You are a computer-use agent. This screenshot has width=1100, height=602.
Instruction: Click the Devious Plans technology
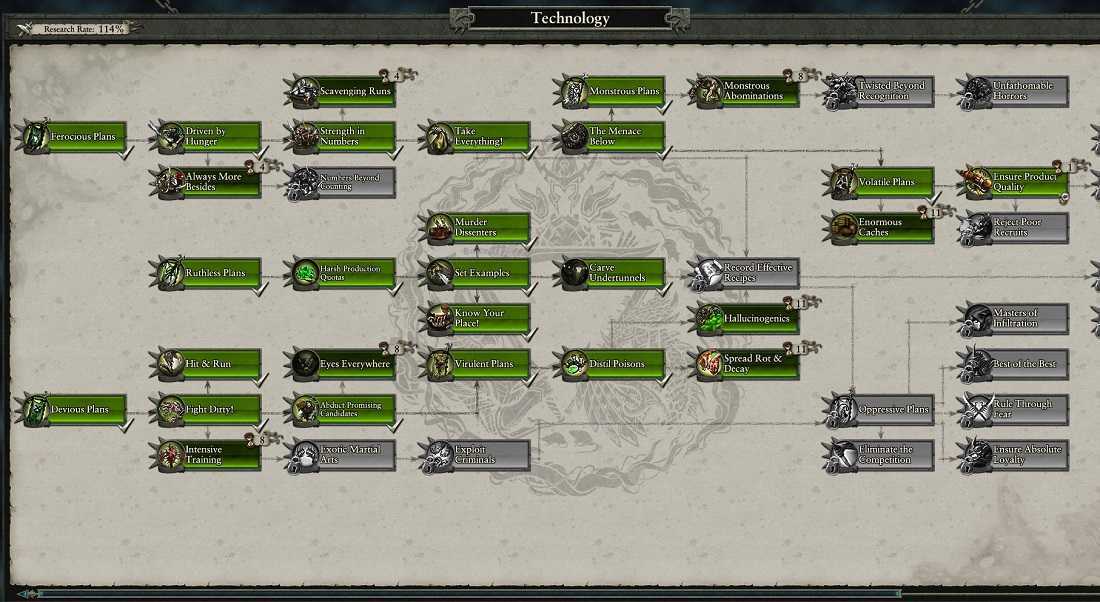(x=78, y=410)
